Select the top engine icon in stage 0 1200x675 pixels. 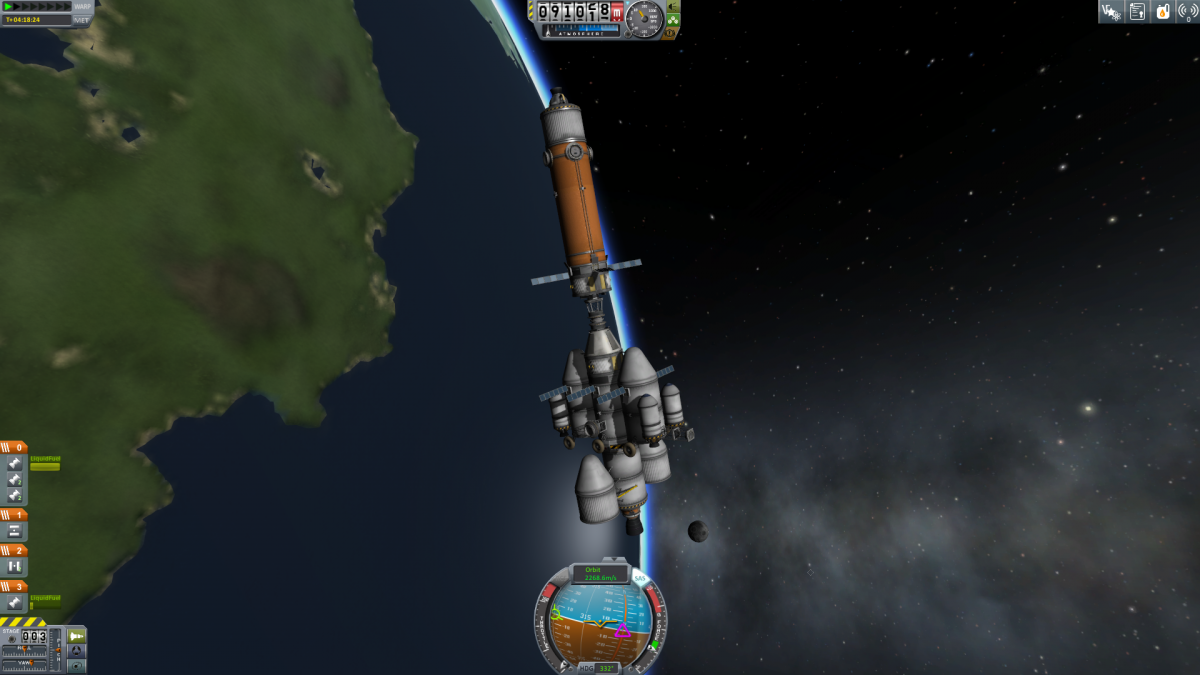tap(15, 463)
